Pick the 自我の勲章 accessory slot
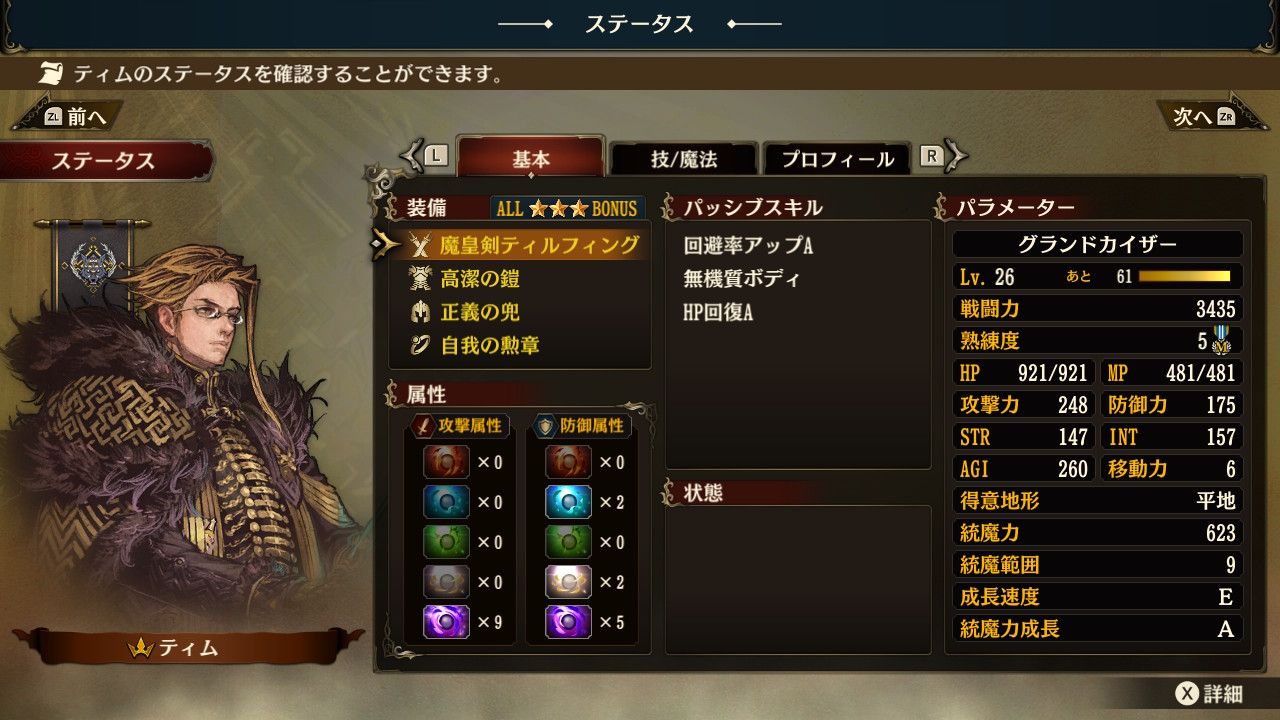1280x720 pixels. pyautogui.click(x=492, y=346)
